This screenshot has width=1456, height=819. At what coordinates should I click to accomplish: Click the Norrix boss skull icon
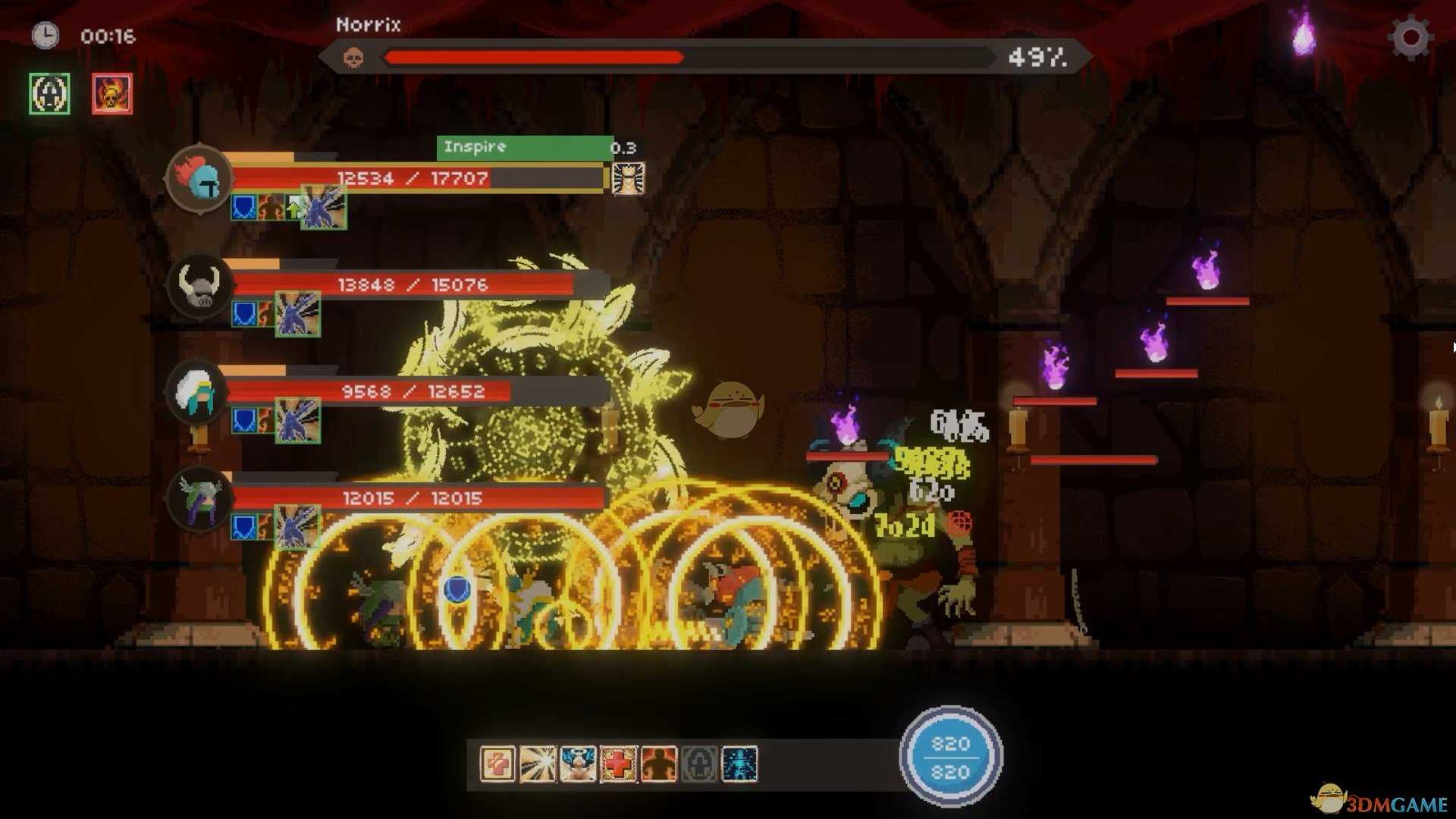353,58
